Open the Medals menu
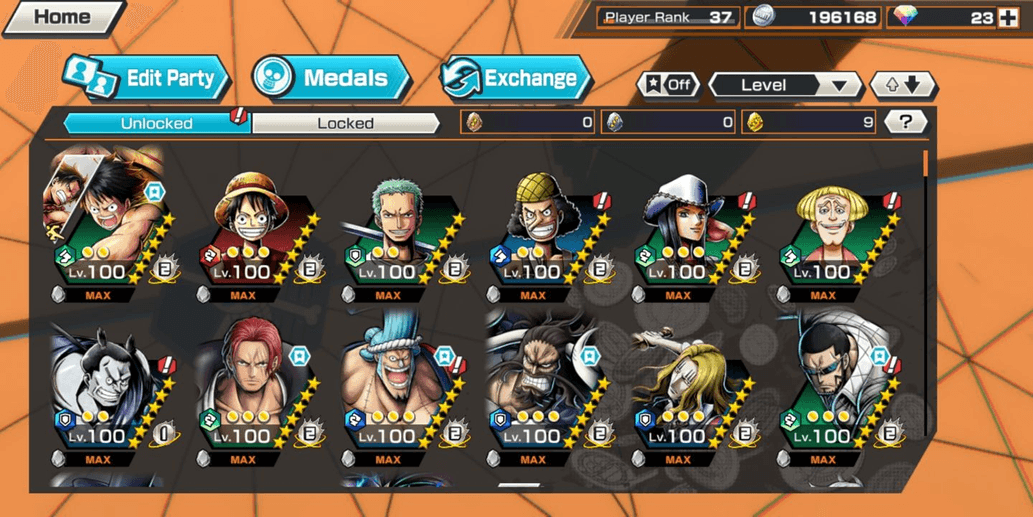The height and width of the screenshot is (517, 1033). point(330,79)
